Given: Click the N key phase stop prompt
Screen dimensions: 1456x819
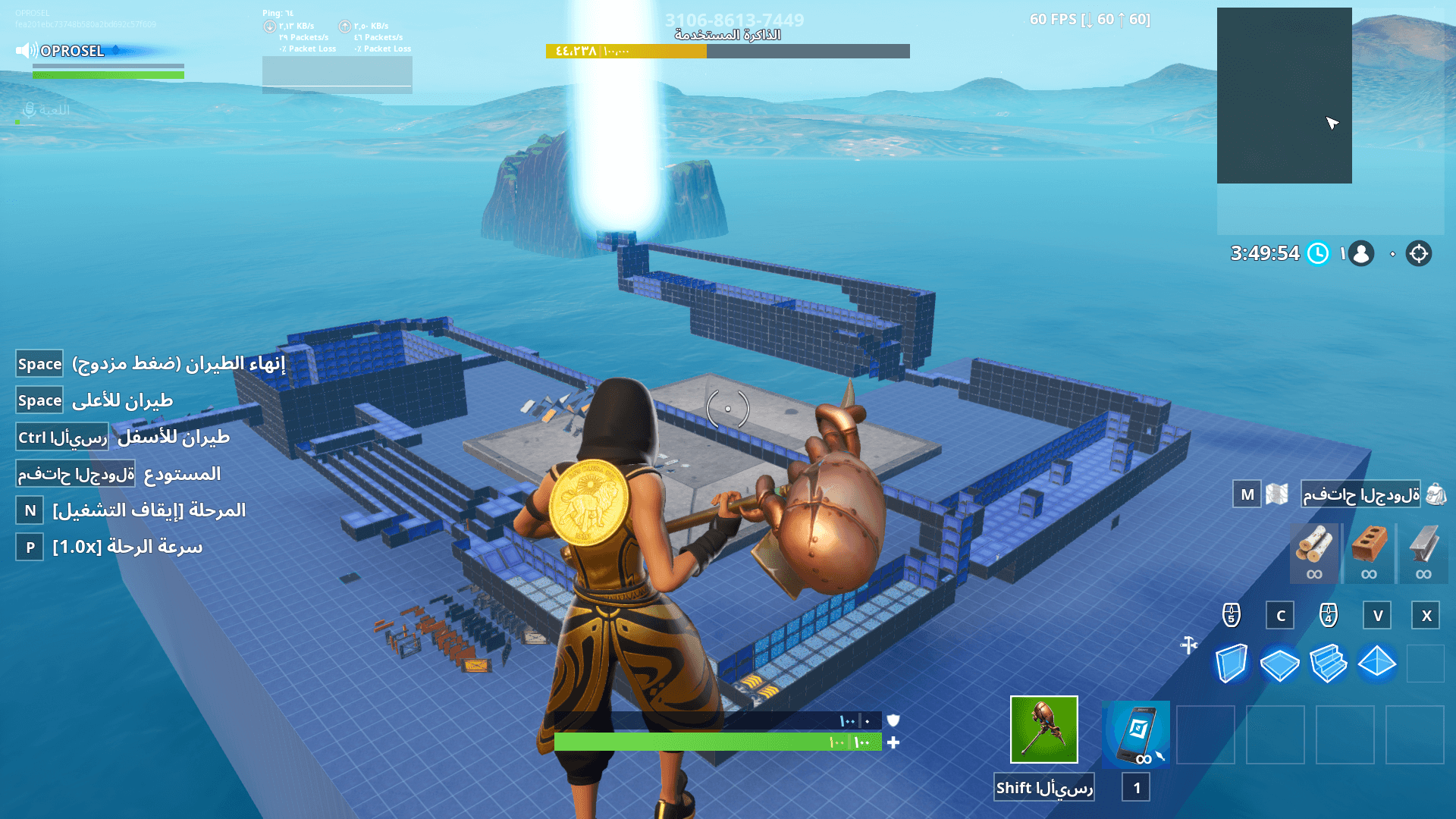Looking at the screenshot, I should [30, 511].
